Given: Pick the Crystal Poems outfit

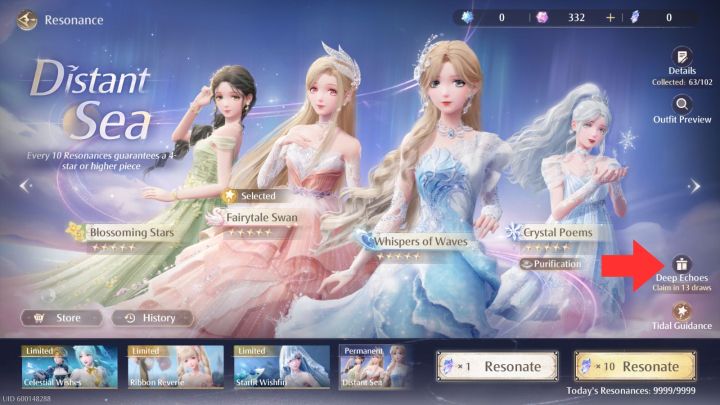Looking at the screenshot, I should click(558, 232).
